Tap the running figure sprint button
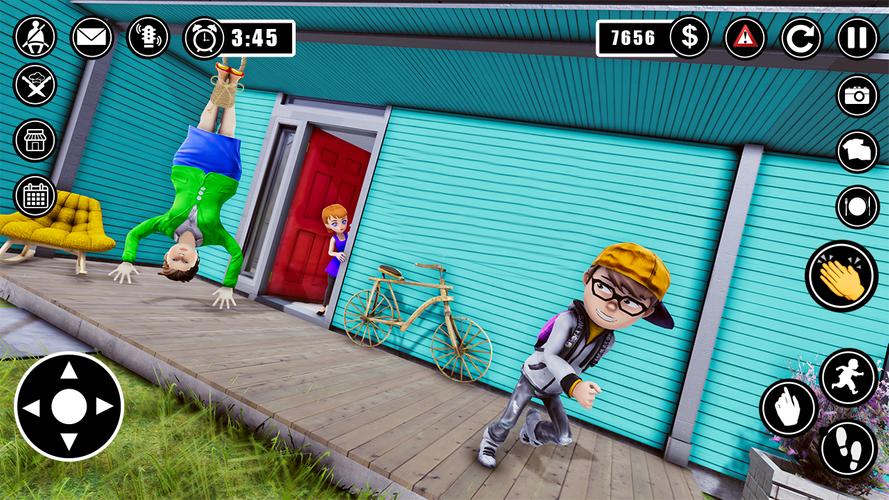This screenshot has height=500, width=889. click(849, 377)
